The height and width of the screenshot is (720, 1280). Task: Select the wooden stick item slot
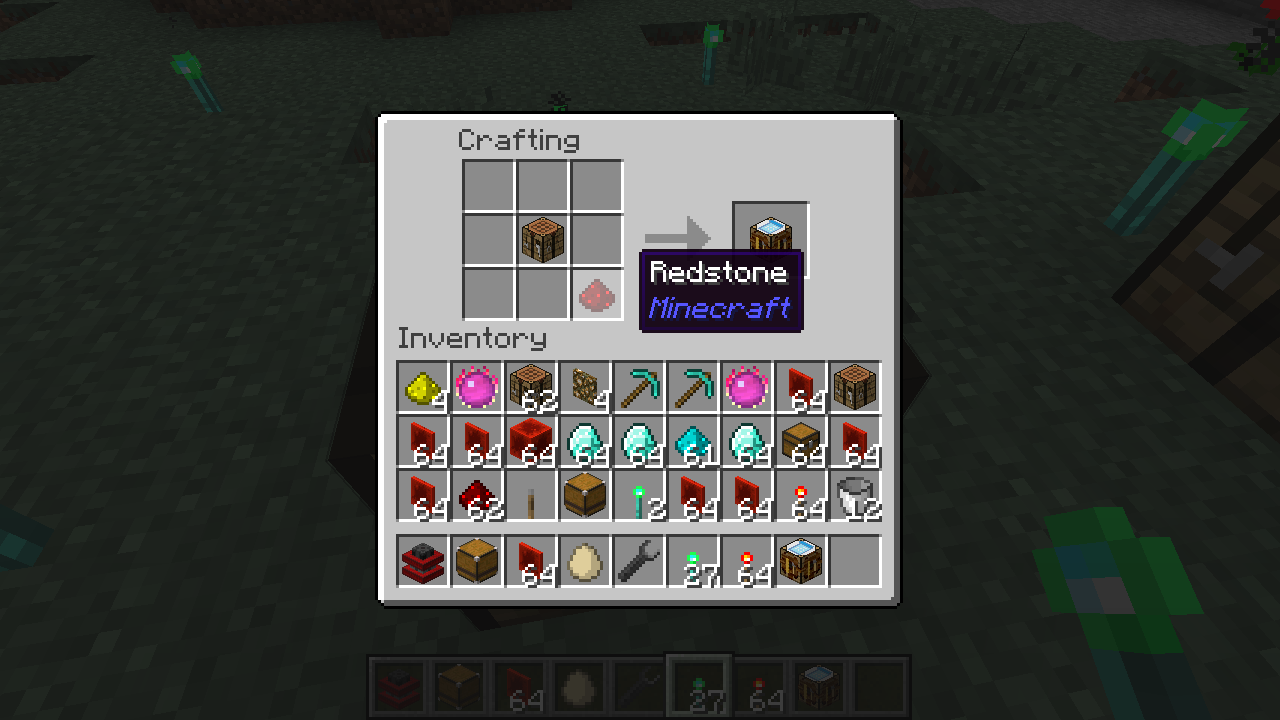(x=531, y=495)
